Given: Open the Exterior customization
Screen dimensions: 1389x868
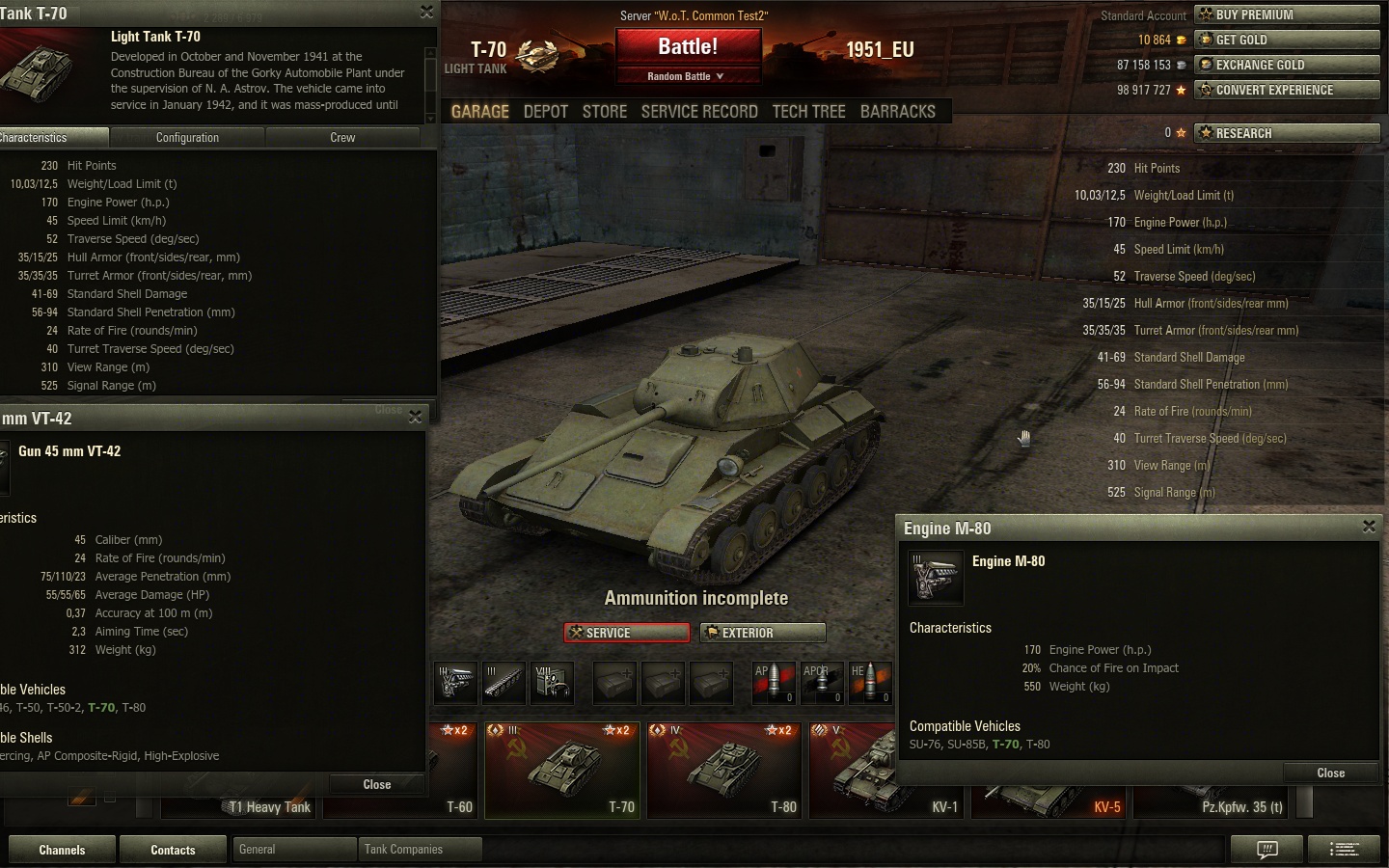Looking at the screenshot, I should (x=763, y=633).
